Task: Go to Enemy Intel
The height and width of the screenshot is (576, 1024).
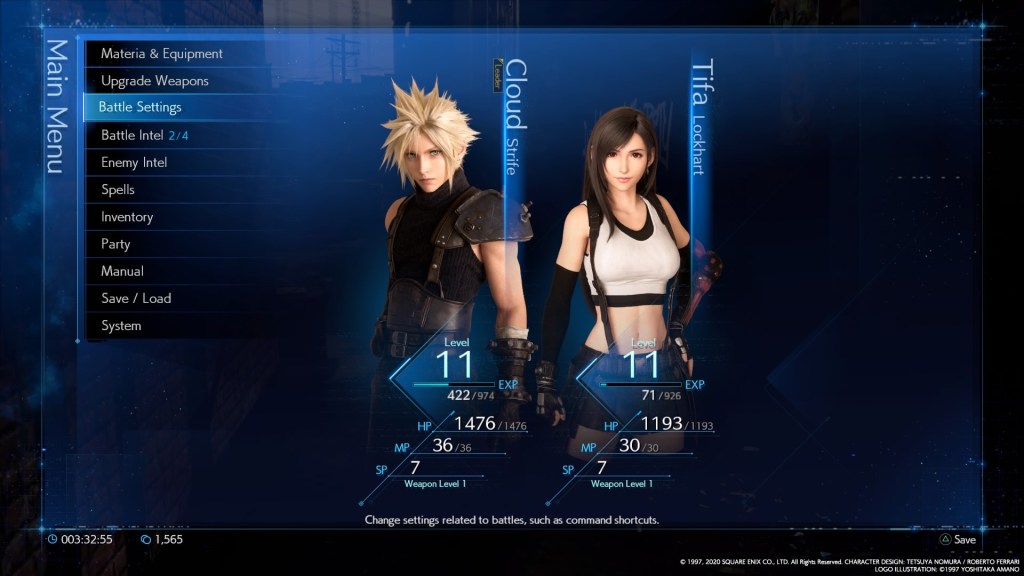Action: 134,162
